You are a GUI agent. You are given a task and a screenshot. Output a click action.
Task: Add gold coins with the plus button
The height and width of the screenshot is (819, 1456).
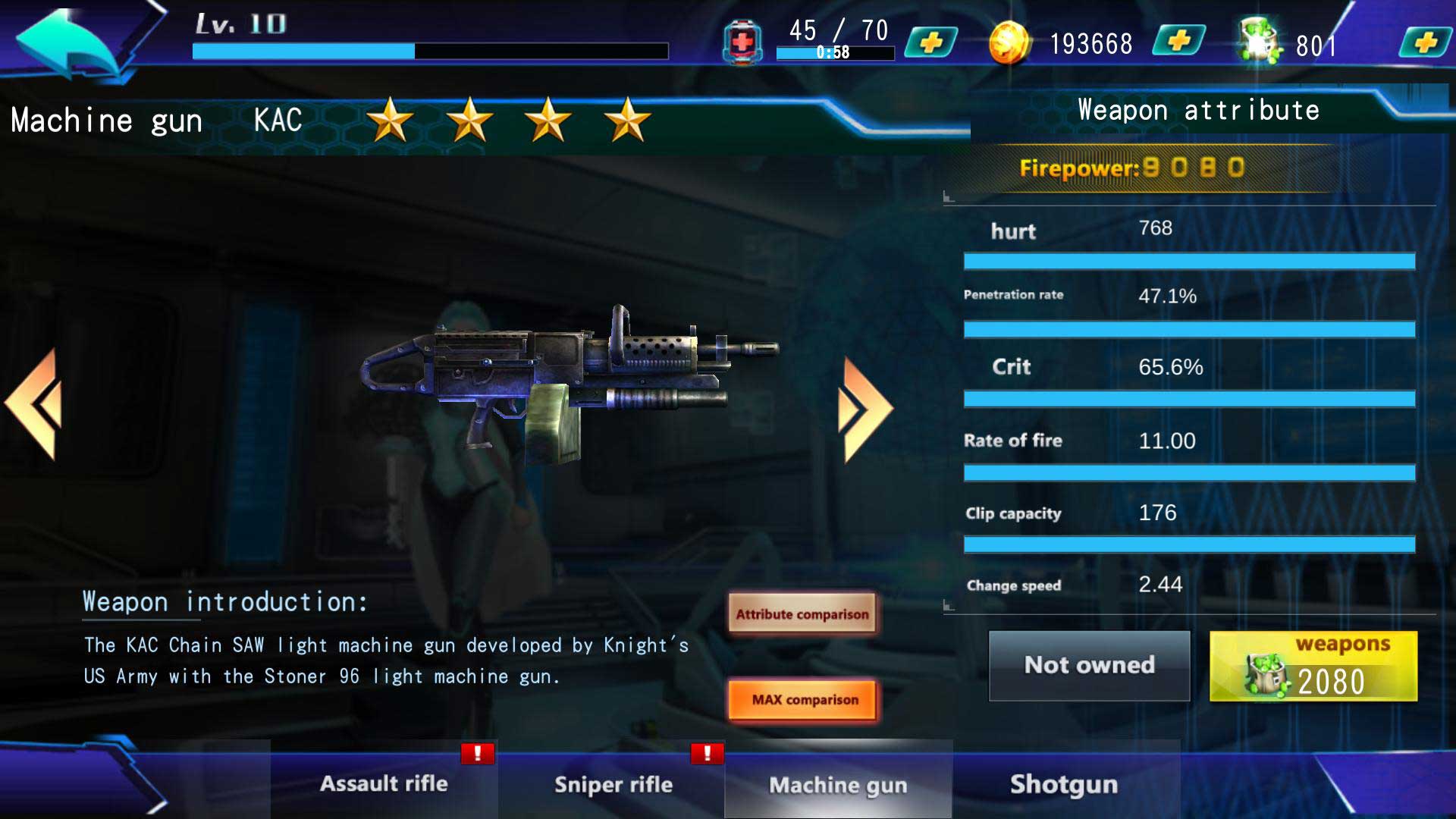[x=1178, y=41]
